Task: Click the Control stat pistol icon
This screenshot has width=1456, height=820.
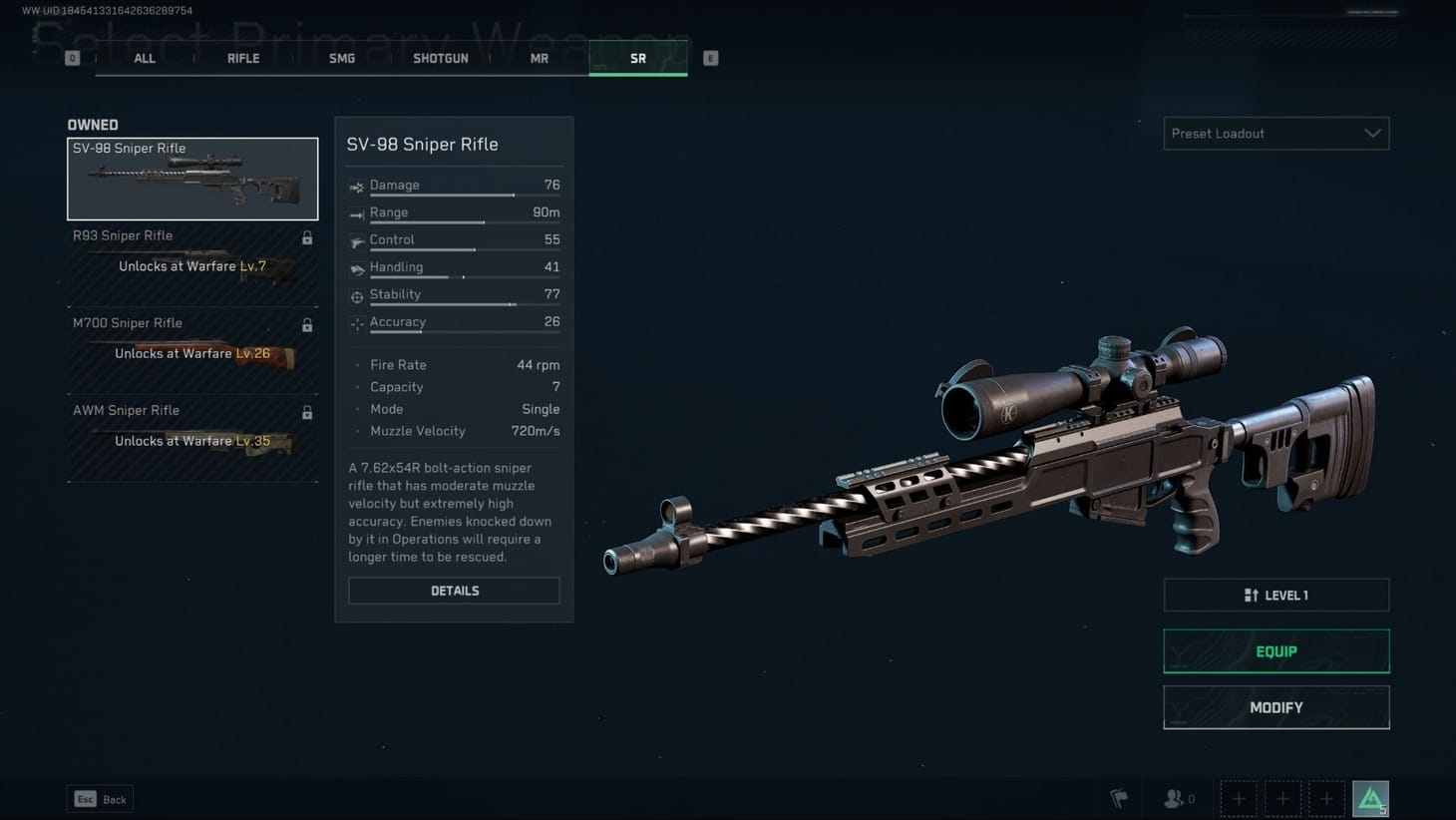Action: [357, 239]
